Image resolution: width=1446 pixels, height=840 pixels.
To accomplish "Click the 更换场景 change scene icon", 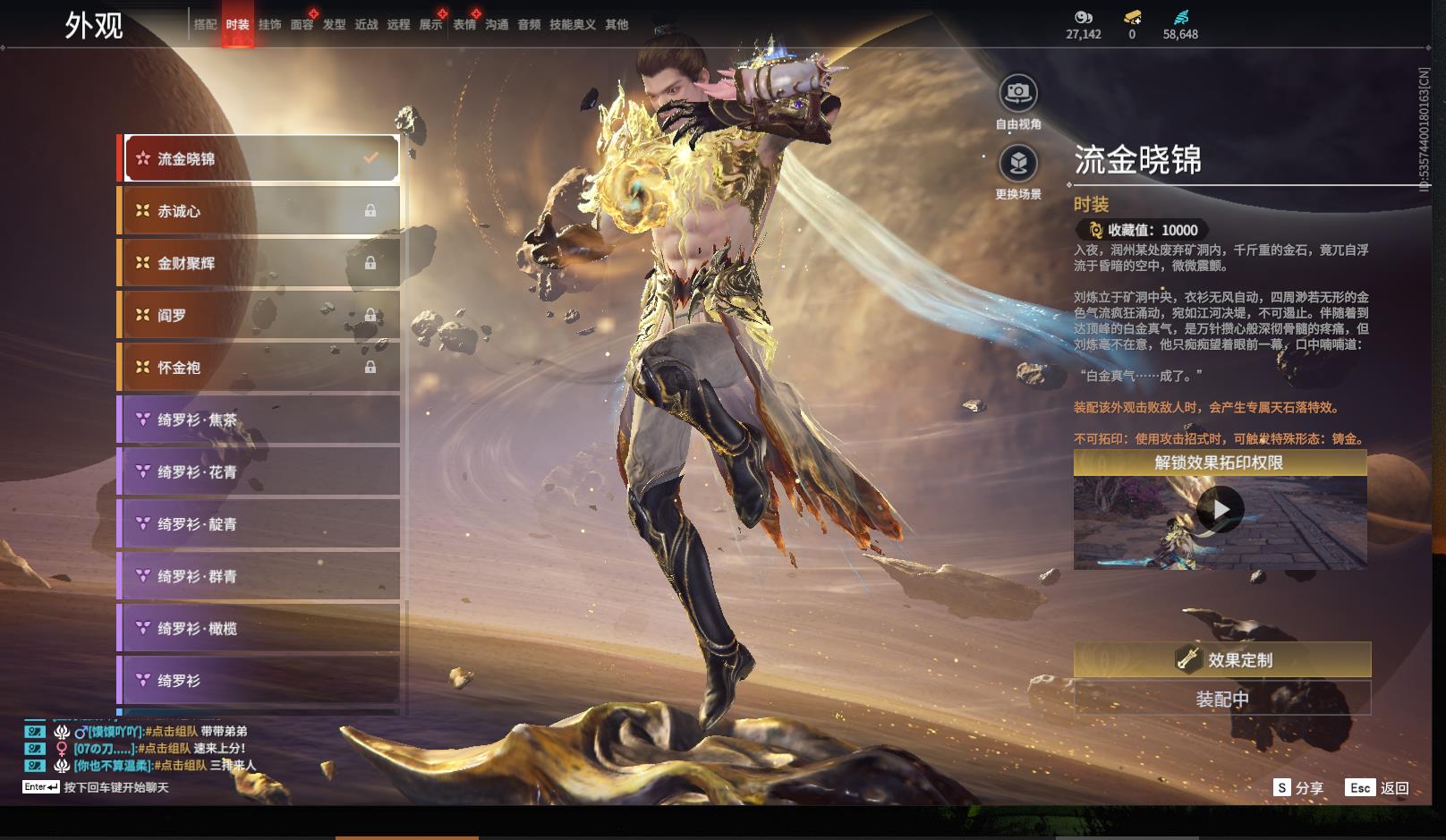I will coord(1018,164).
